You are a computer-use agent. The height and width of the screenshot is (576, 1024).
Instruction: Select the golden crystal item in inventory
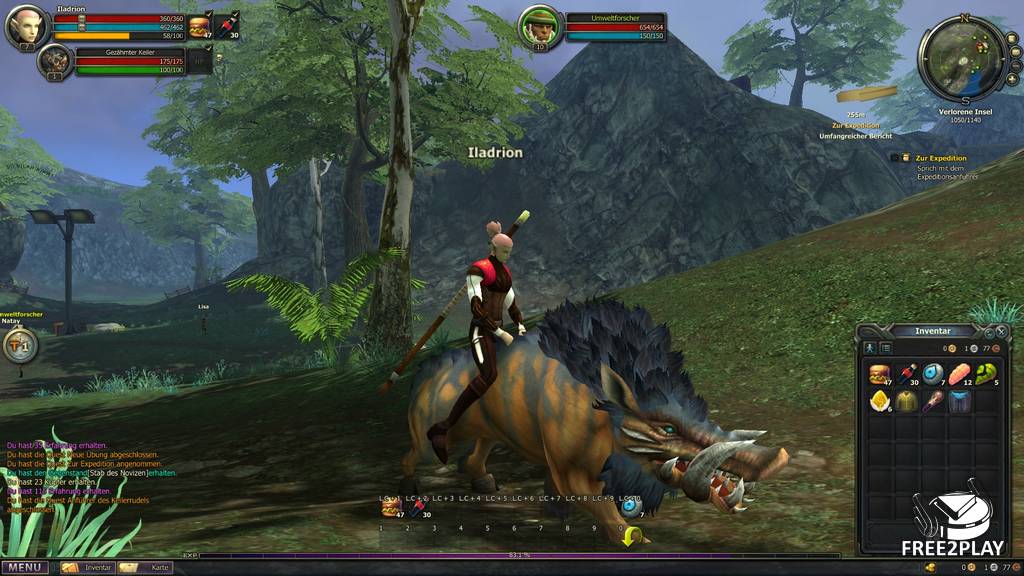[880, 401]
